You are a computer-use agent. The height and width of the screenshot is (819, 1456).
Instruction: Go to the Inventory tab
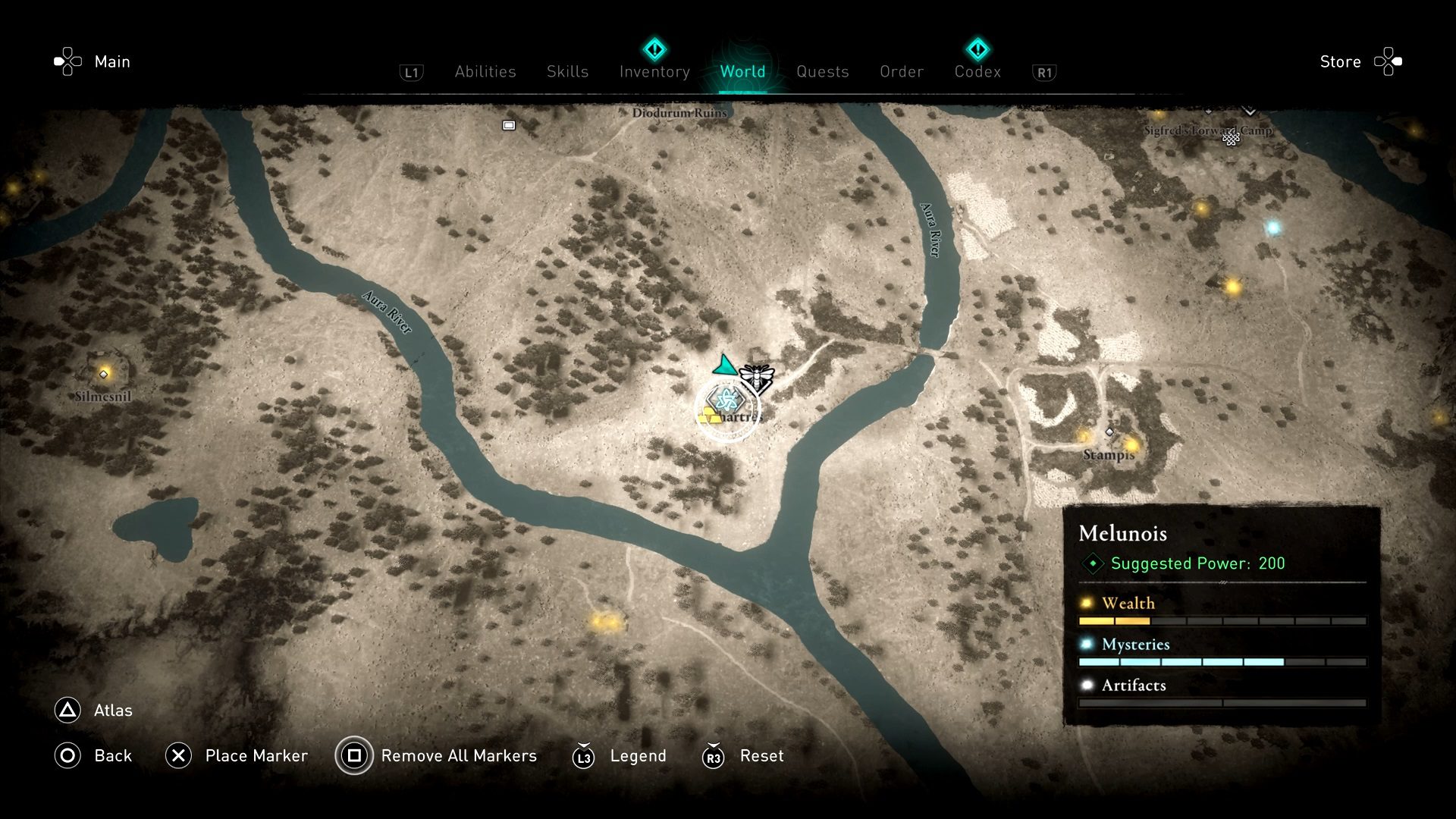(x=654, y=71)
